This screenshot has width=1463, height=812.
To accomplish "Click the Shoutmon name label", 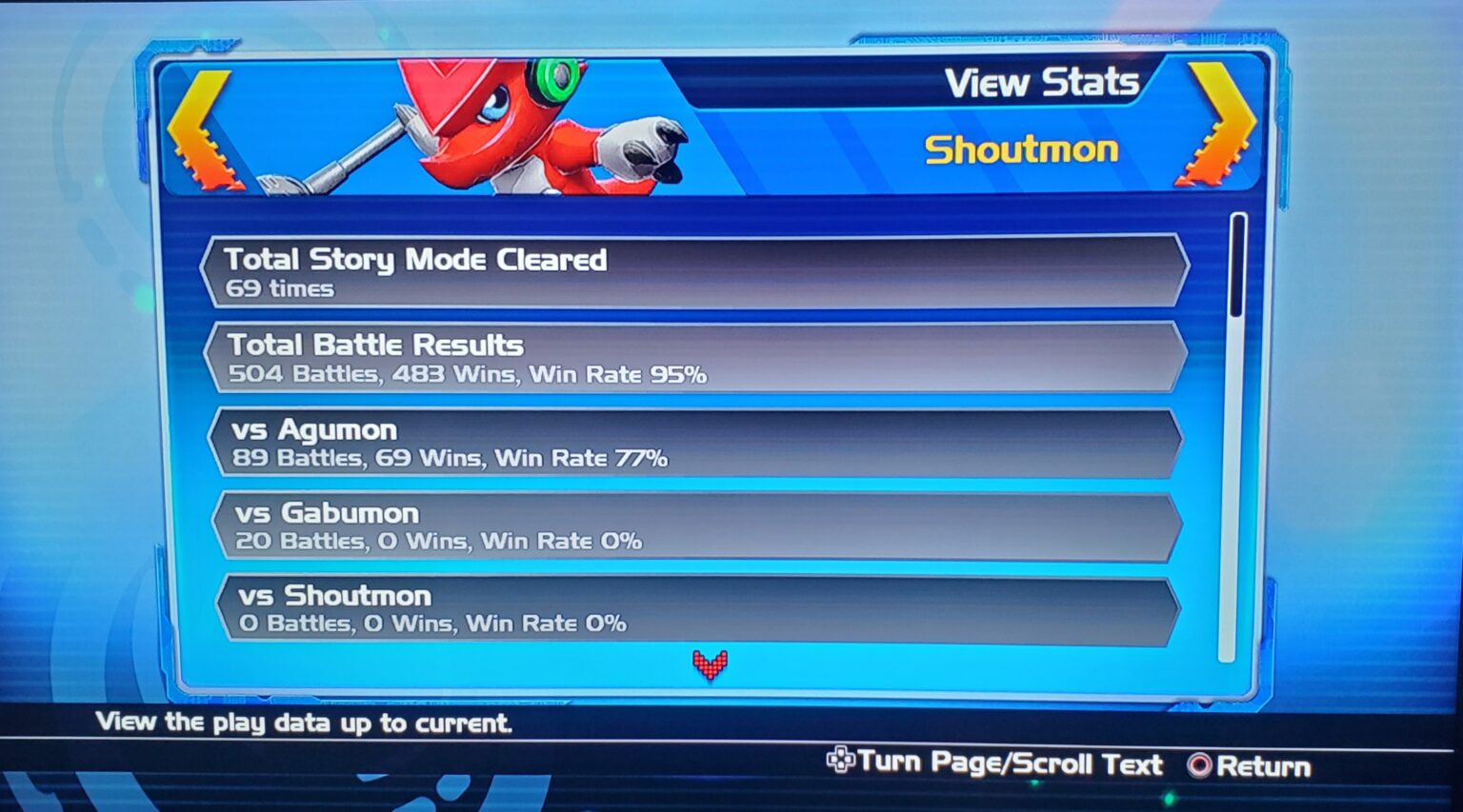I will click(1022, 149).
